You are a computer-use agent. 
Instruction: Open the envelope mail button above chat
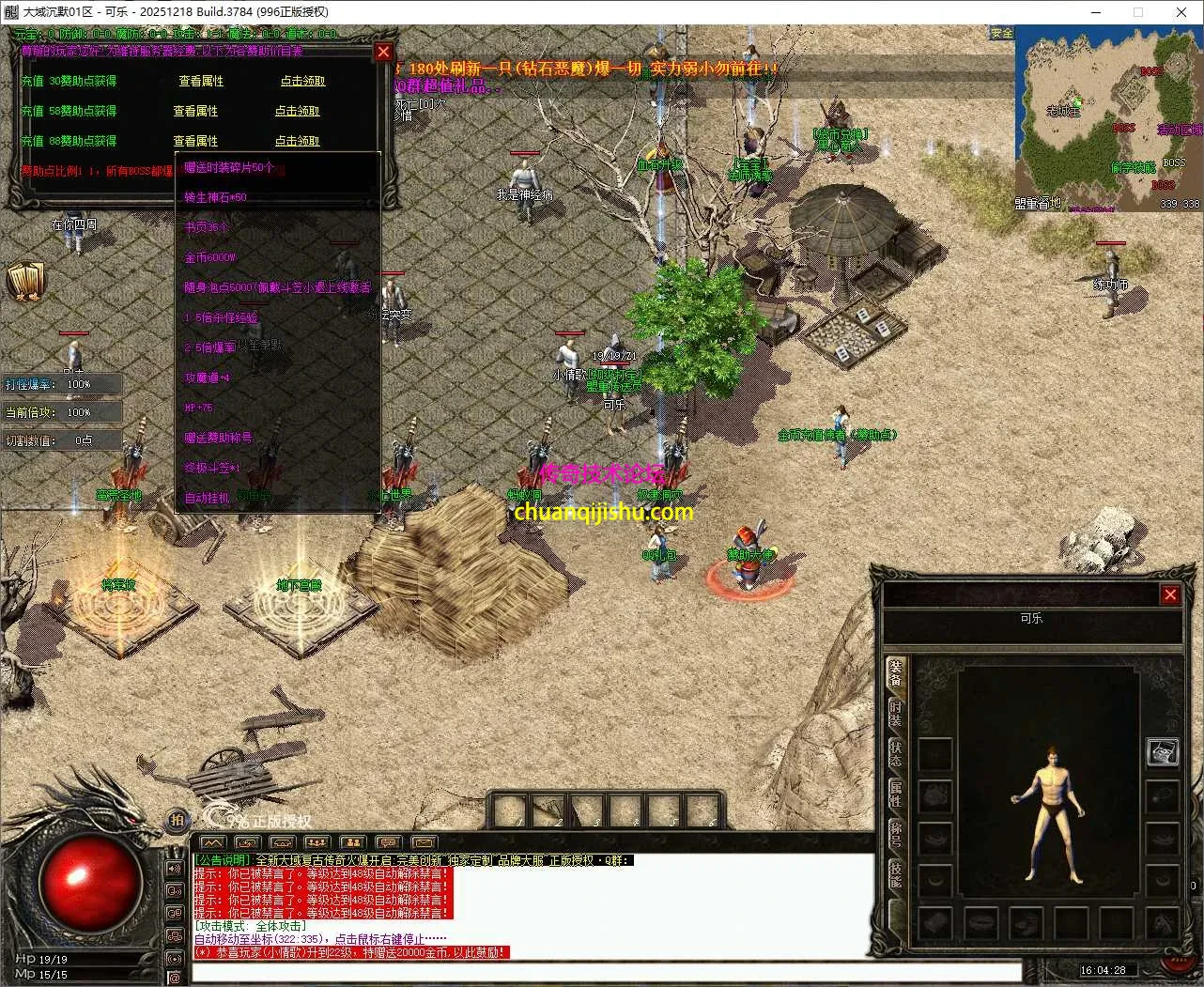coord(424,842)
